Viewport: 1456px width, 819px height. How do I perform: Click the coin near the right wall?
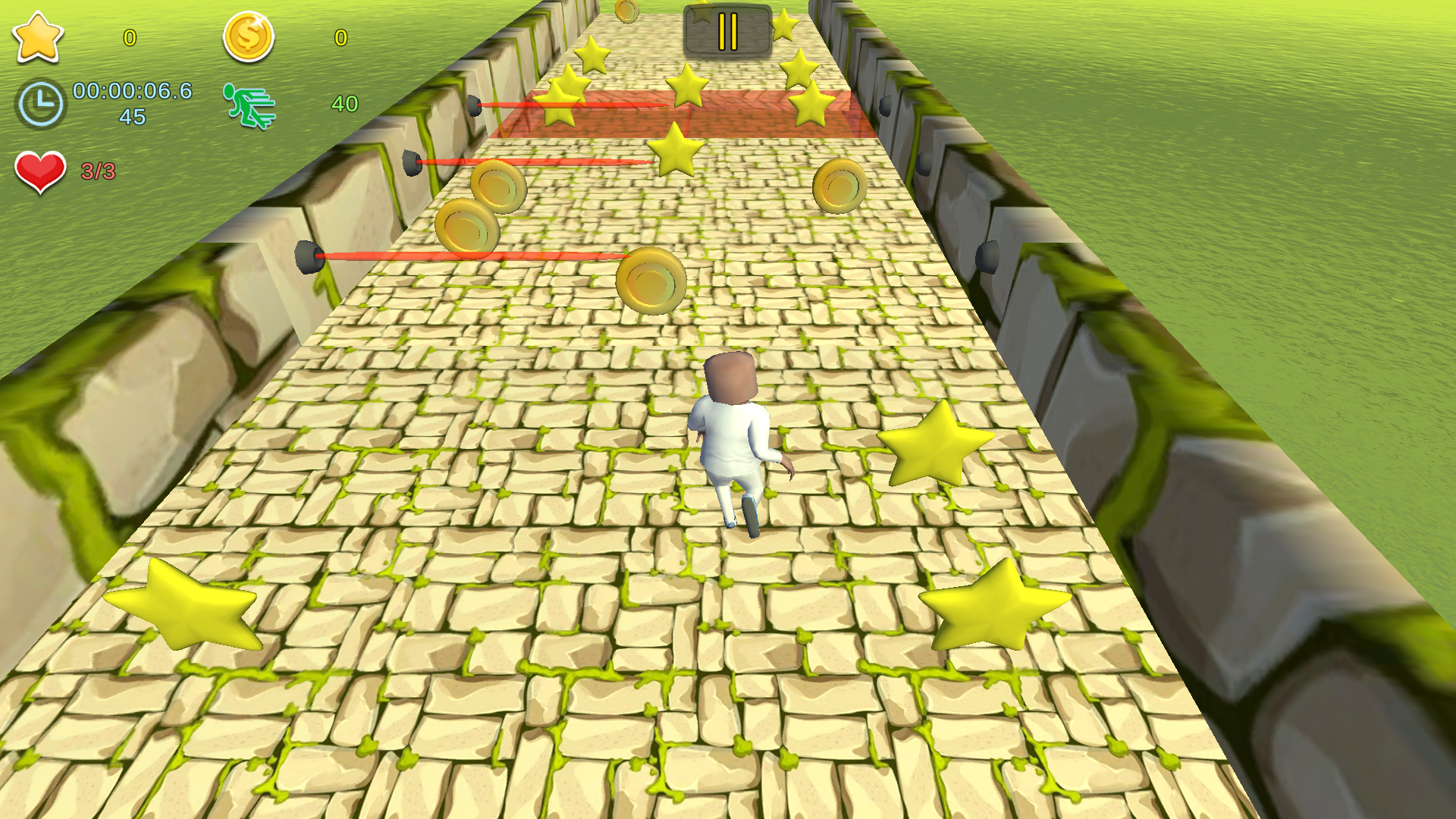(838, 185)
